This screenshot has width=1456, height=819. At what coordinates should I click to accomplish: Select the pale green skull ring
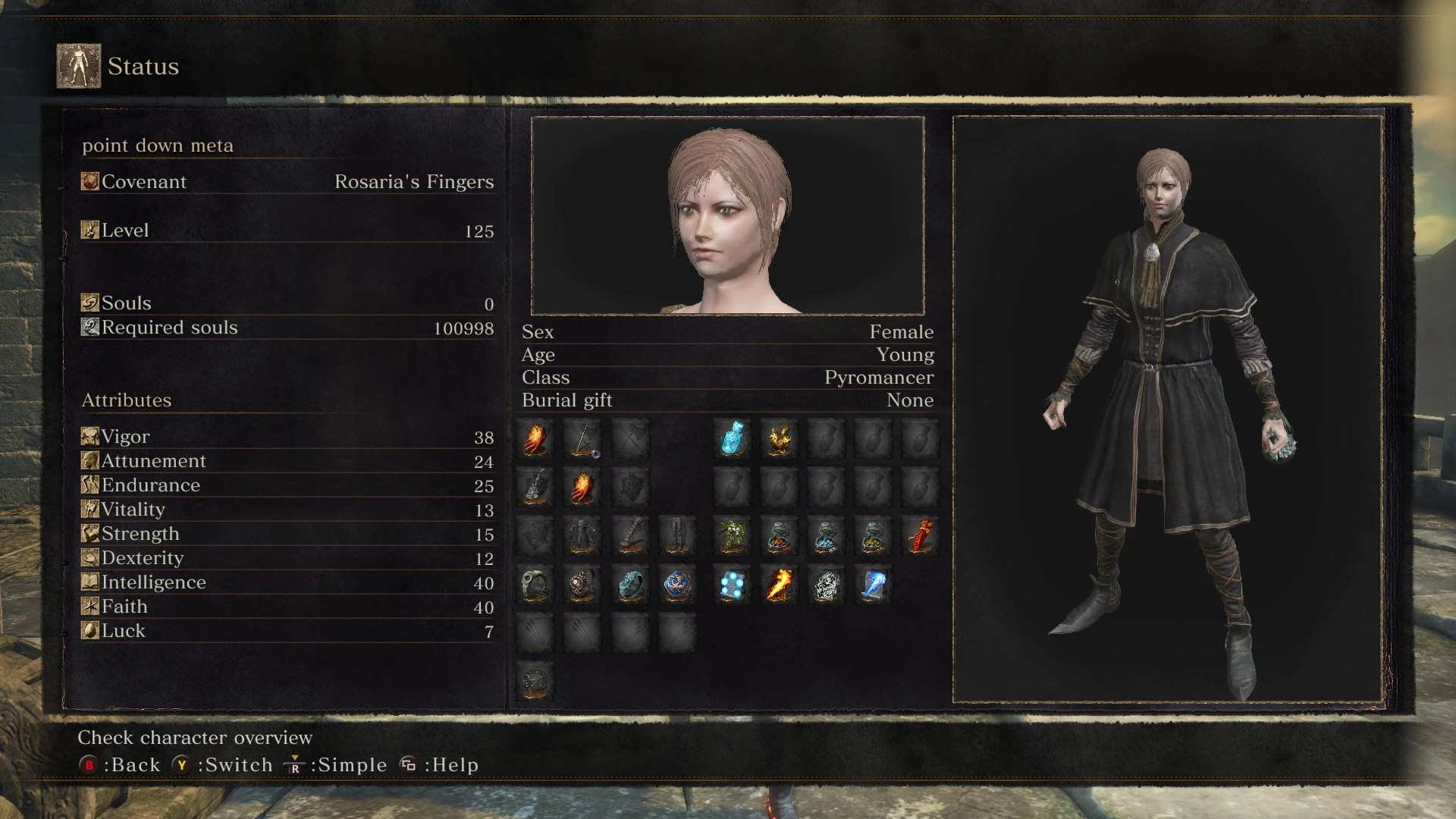[x=535, y=585]
